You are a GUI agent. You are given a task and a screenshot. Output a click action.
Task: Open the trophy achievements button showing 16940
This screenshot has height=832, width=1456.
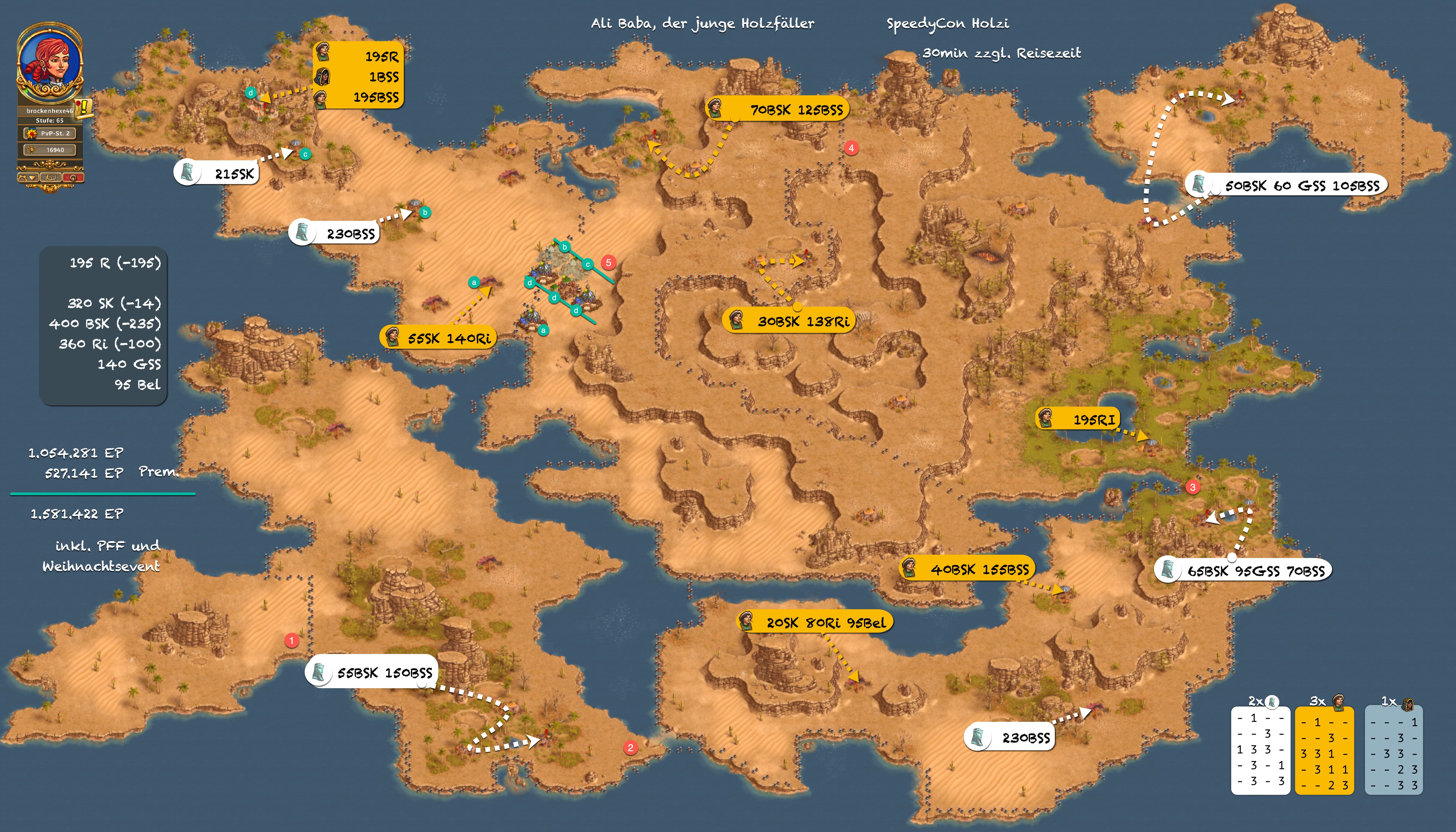[50, 150]
